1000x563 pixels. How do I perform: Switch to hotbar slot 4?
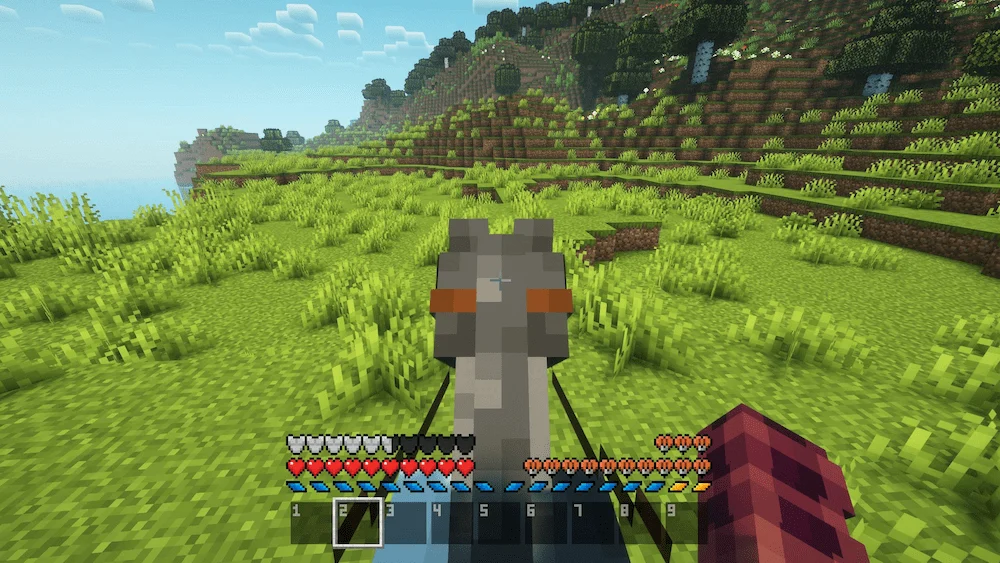click(x=452, y=523)
